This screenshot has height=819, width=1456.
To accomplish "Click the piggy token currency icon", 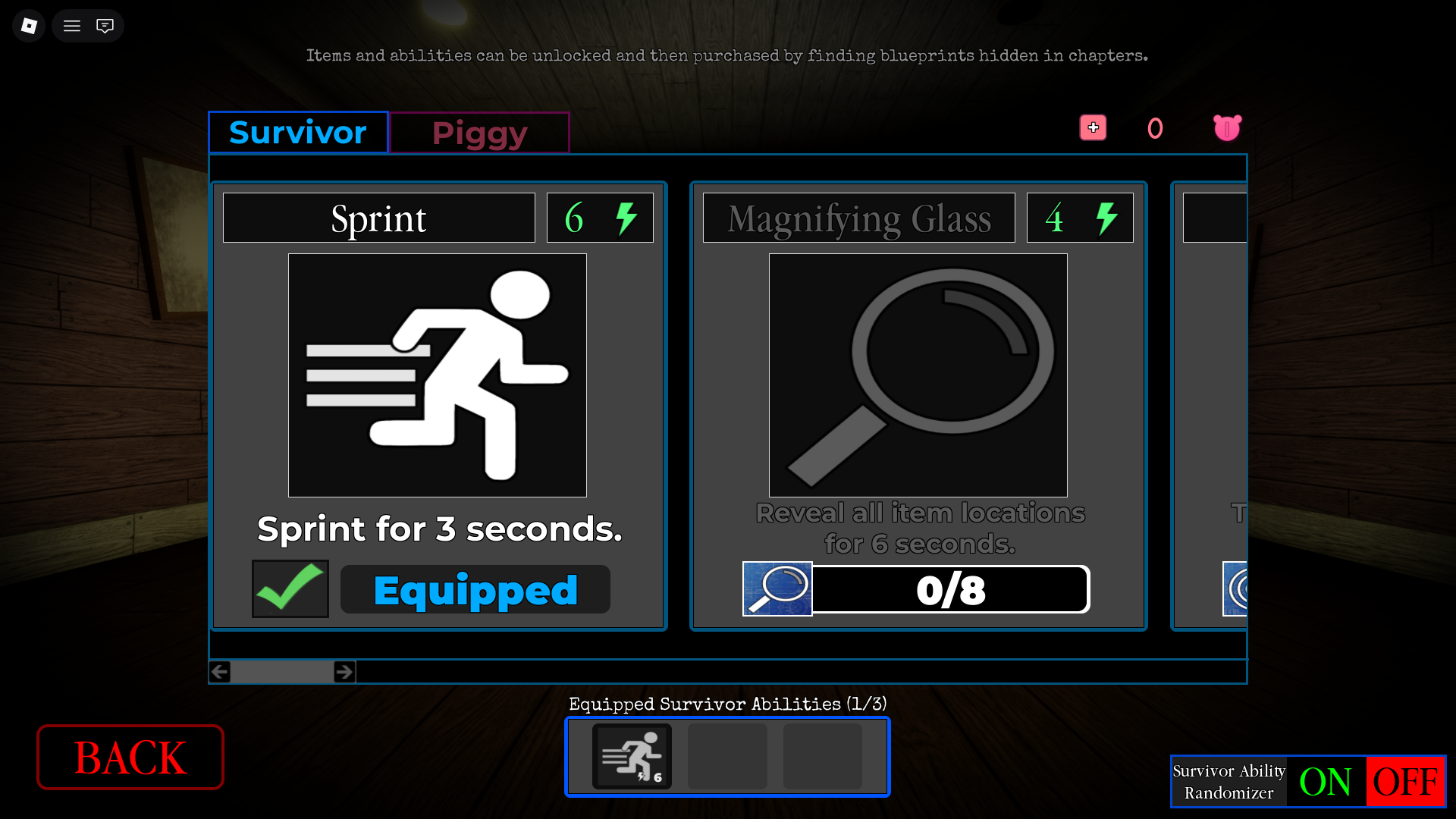I will [x=1227, y=127].
